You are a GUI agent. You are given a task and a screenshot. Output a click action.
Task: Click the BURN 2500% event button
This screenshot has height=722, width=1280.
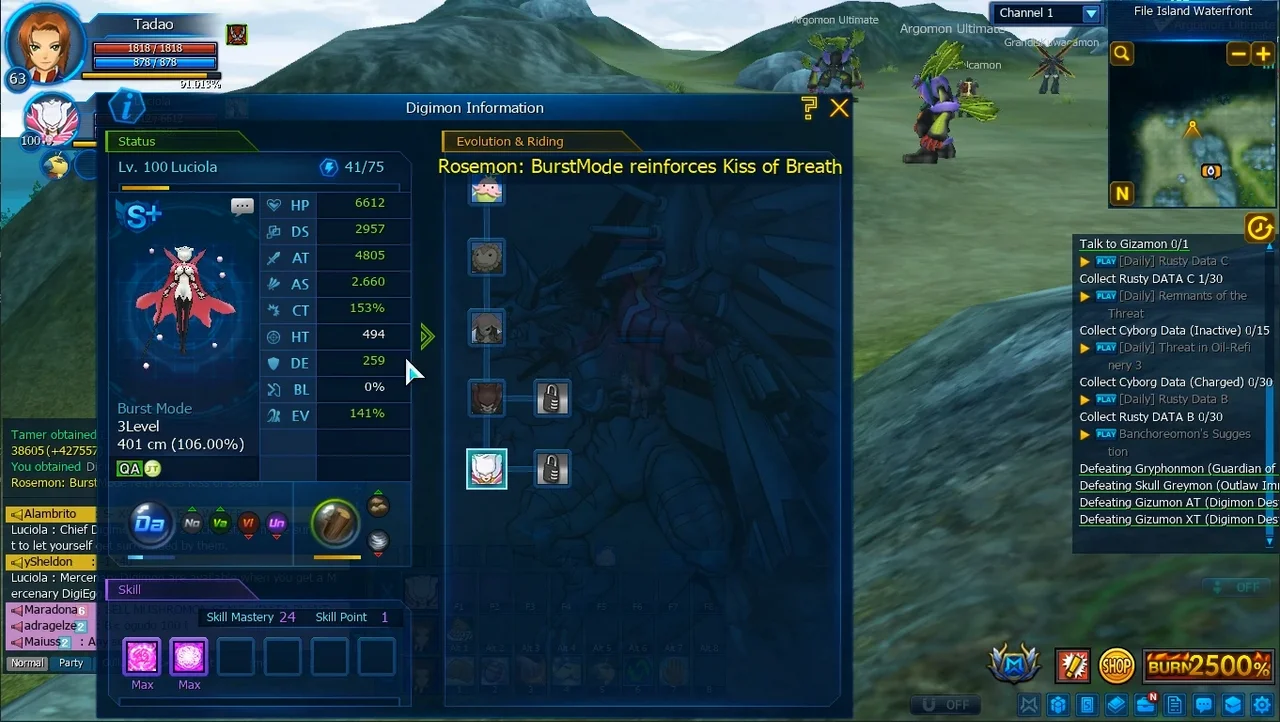point(1208,665)
